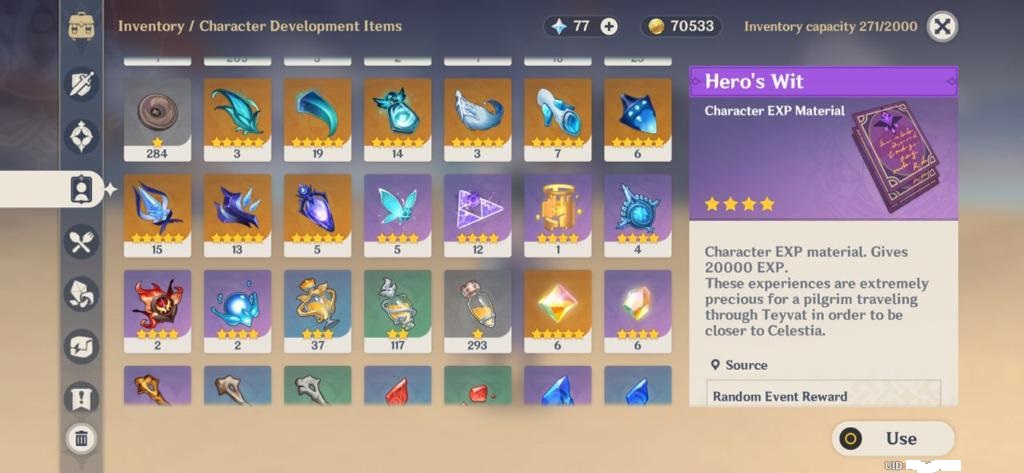This screenshot has height=473, width=1024.
Task: Switch to the artifacts tab
Action: (82, 135)
